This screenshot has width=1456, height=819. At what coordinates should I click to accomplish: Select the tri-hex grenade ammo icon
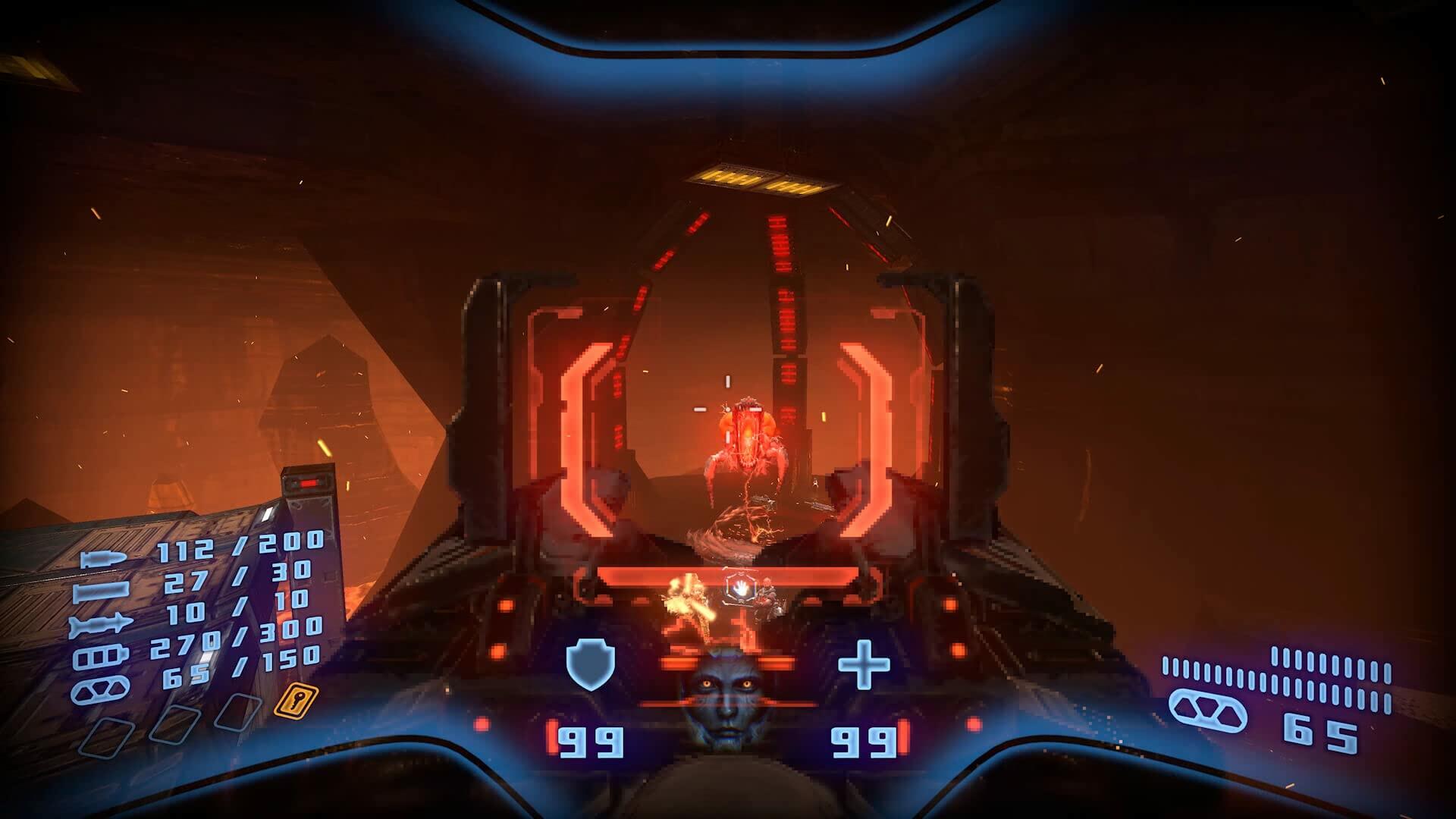pyautogui.click(x=99, y=690)
